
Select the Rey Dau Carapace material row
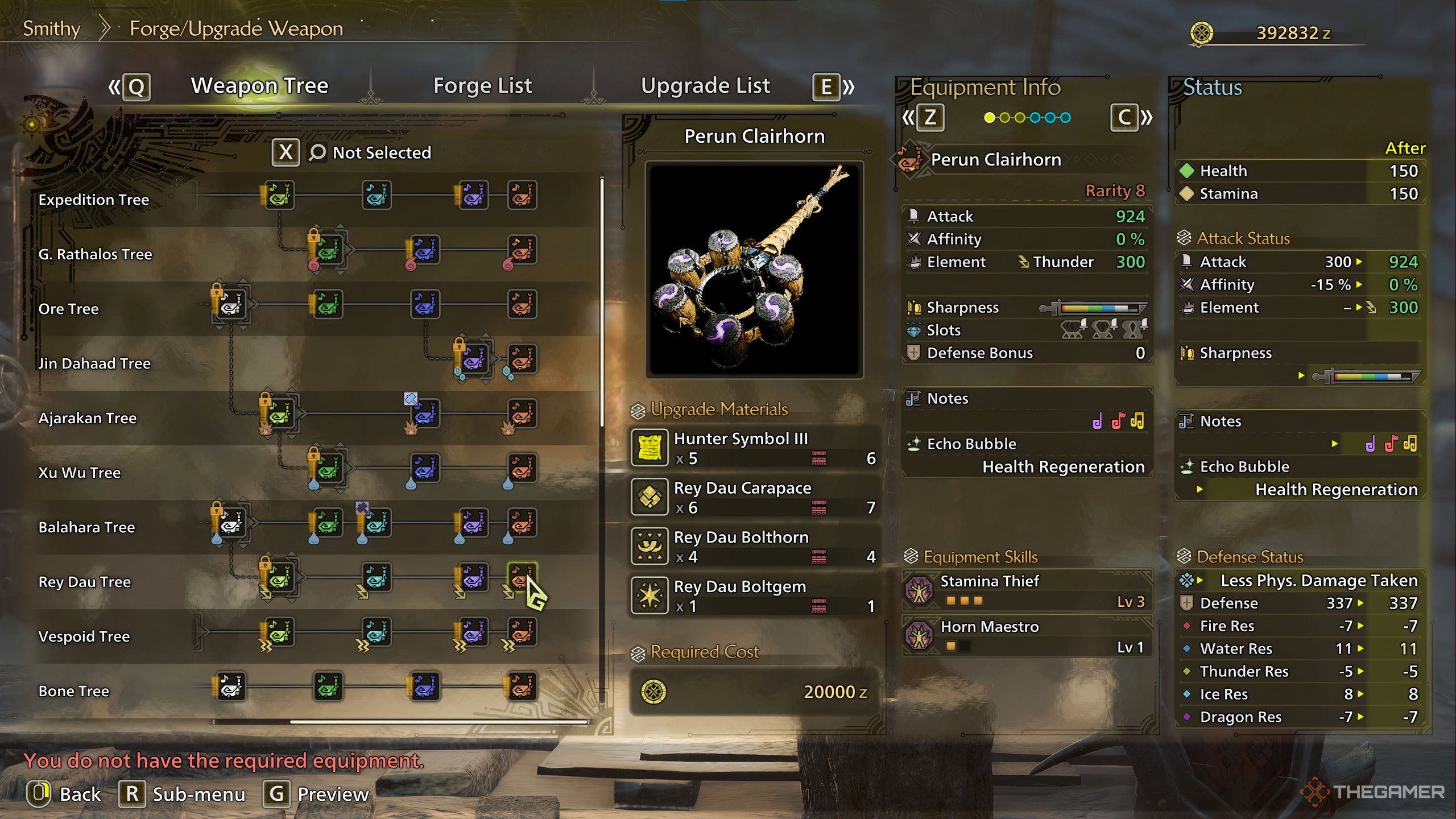coord(754,497)
